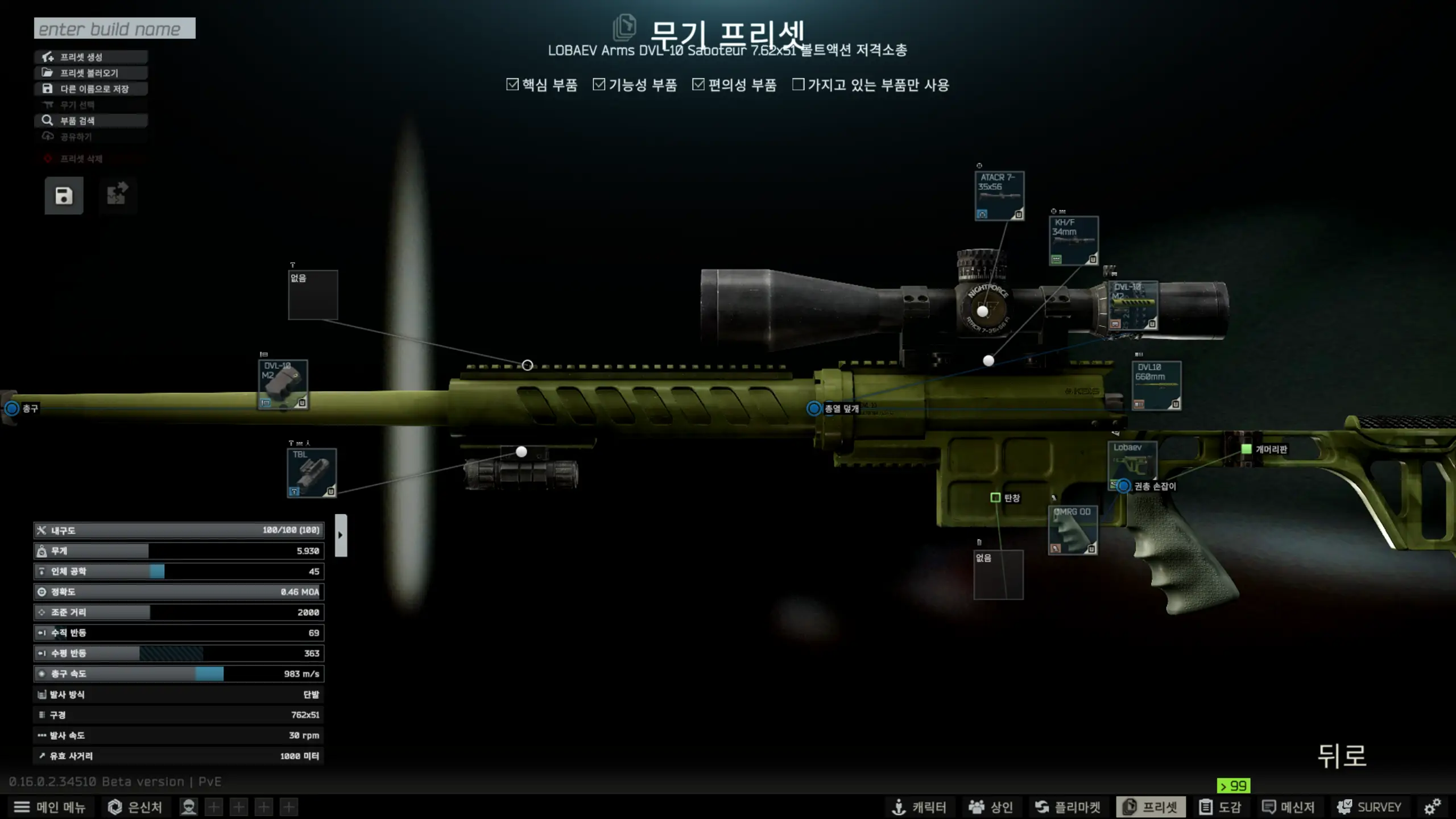
Task: Go back with the 뒤로 button
Action: (1342, 756)
